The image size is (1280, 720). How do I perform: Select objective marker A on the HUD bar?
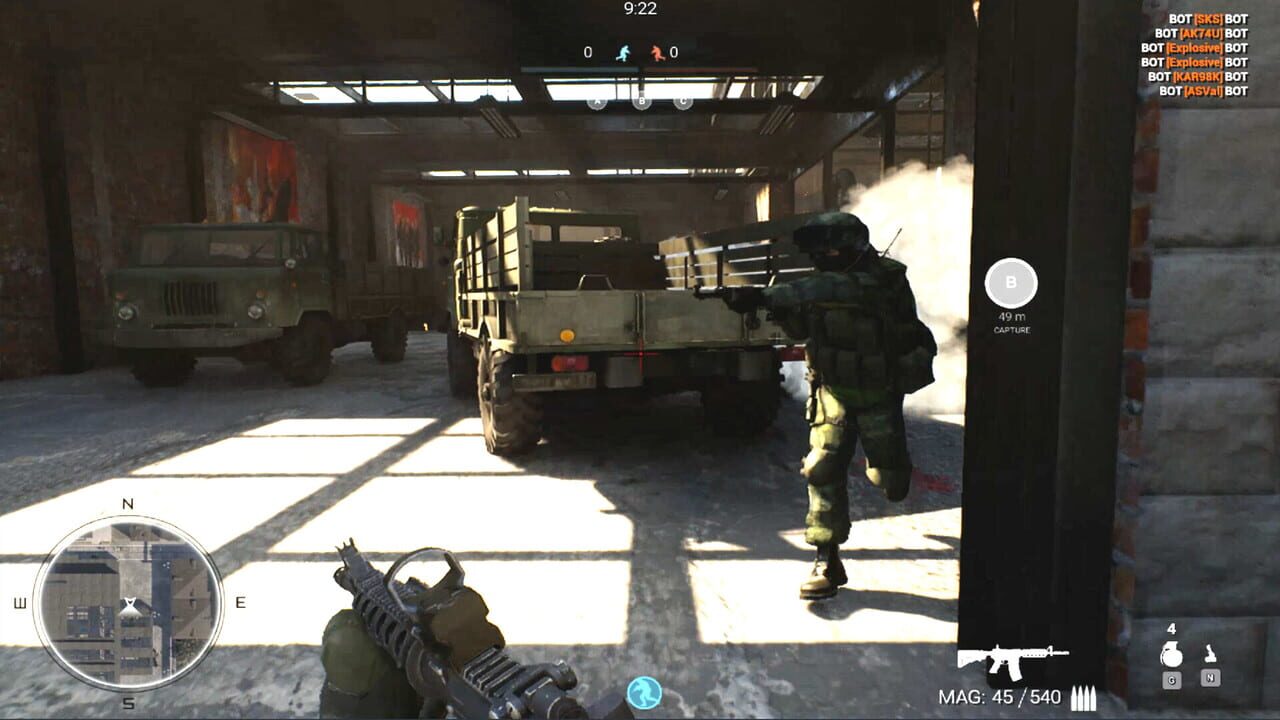click(597, 100)
